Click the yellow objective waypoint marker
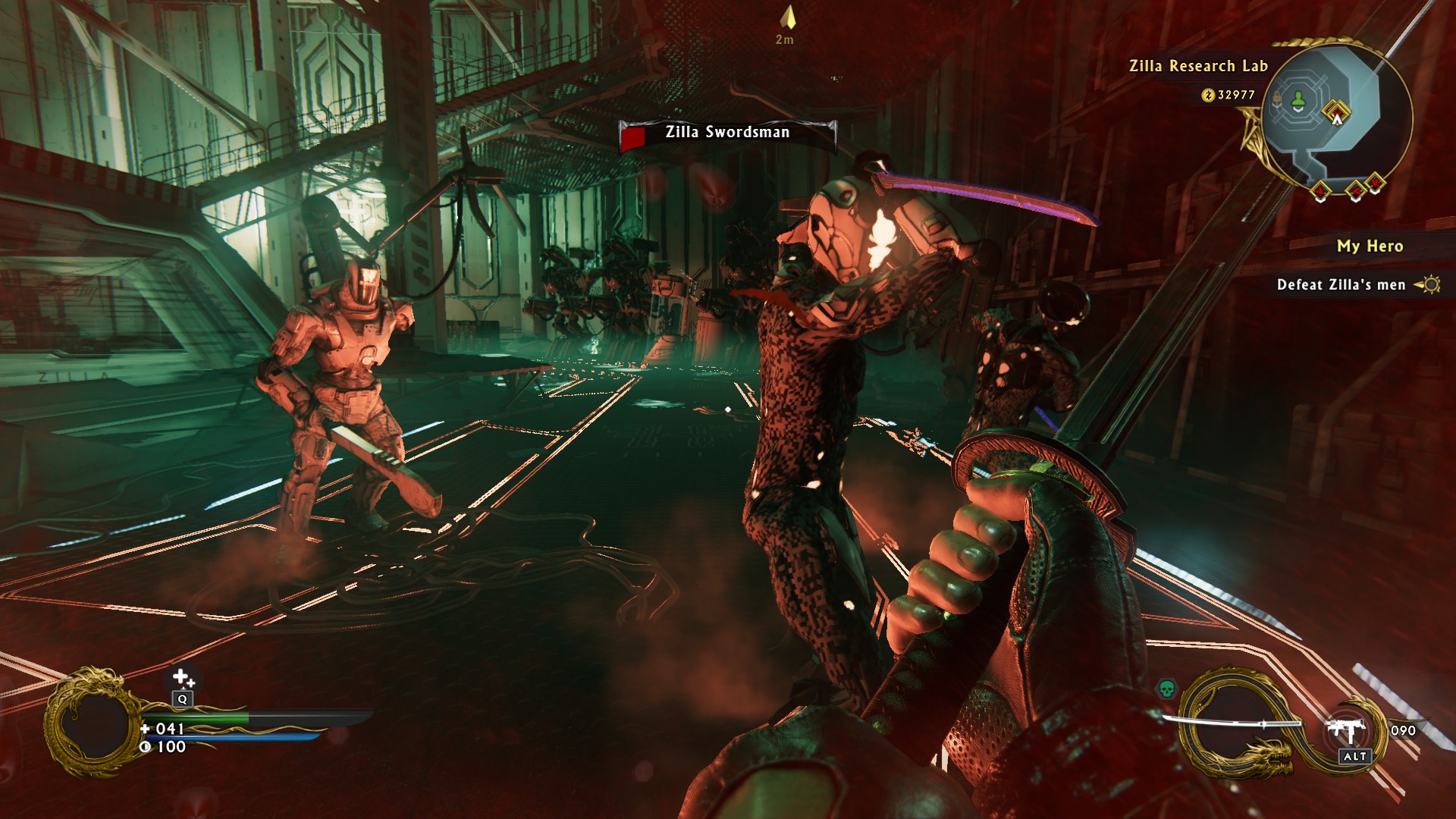This screenshot has width=1456, height=819. tap(789, 18)
